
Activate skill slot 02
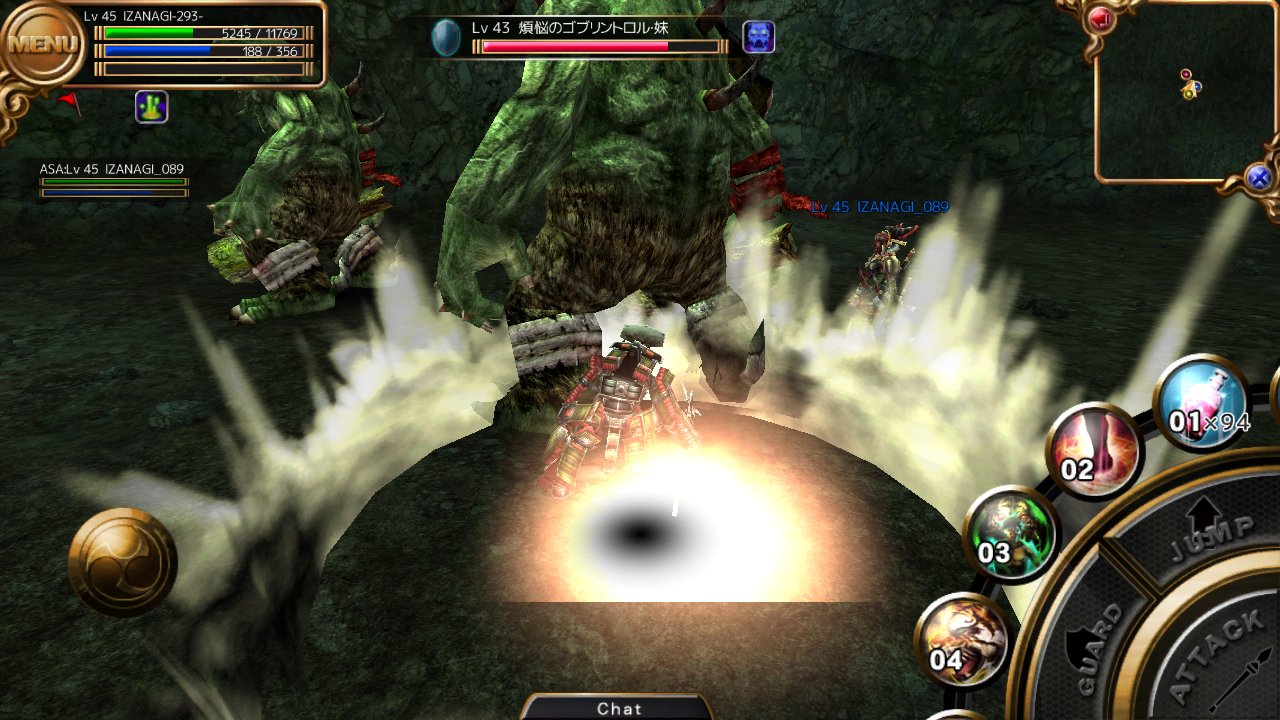(1095, 451)
